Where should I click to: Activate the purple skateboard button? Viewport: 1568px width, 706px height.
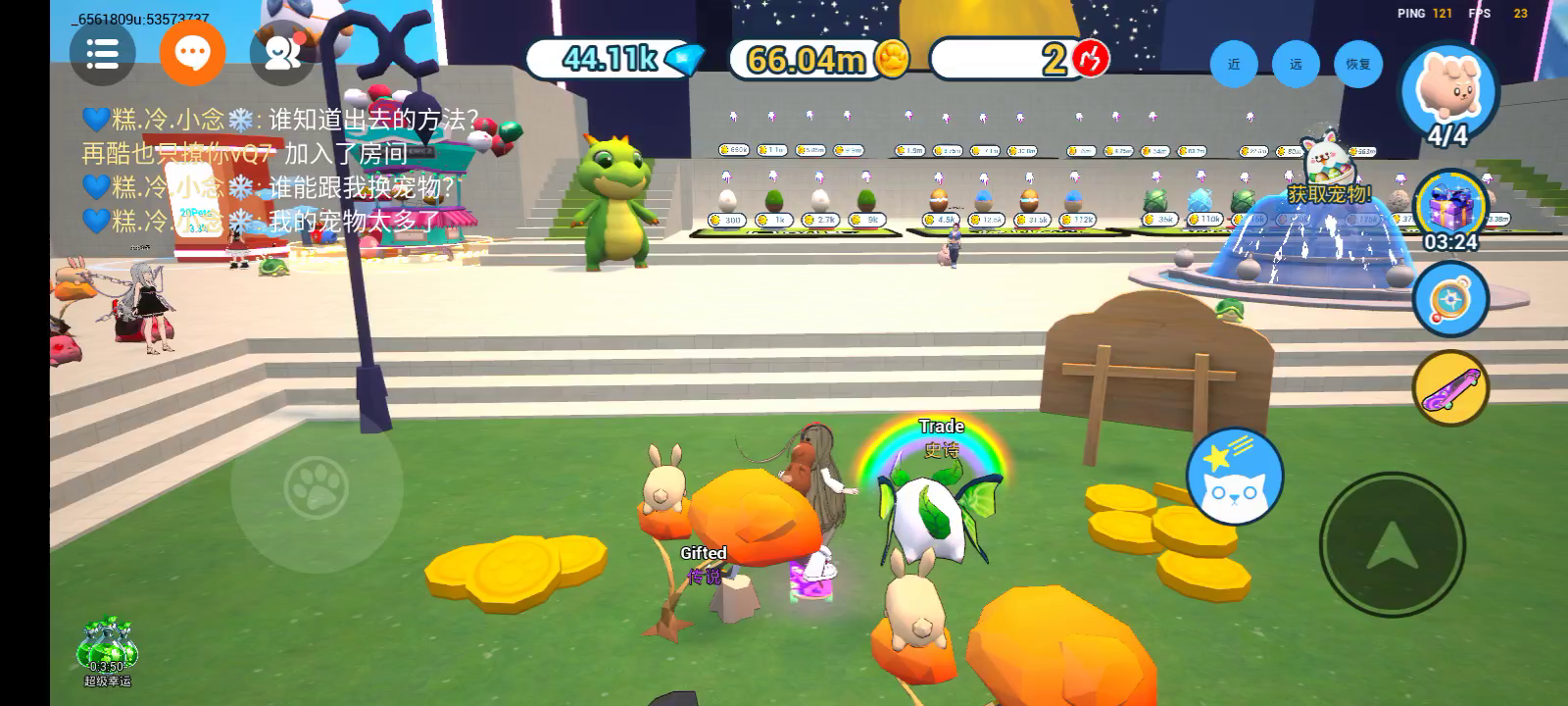(x=1450, y=388)
